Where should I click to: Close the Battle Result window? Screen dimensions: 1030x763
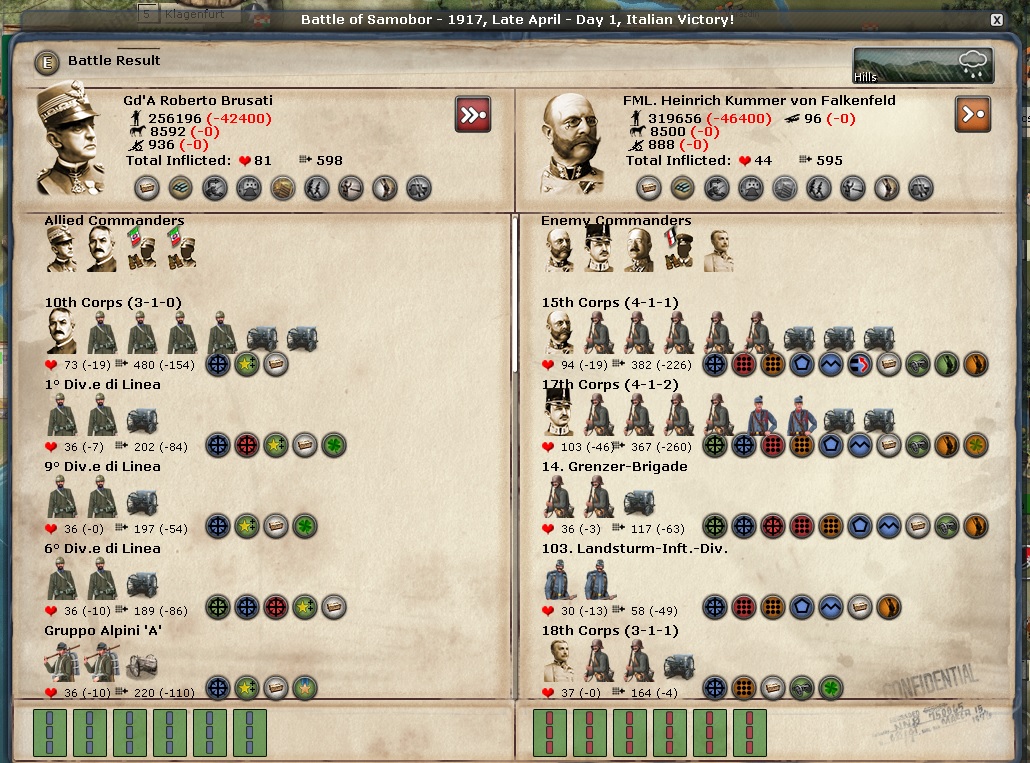point(996,20)
